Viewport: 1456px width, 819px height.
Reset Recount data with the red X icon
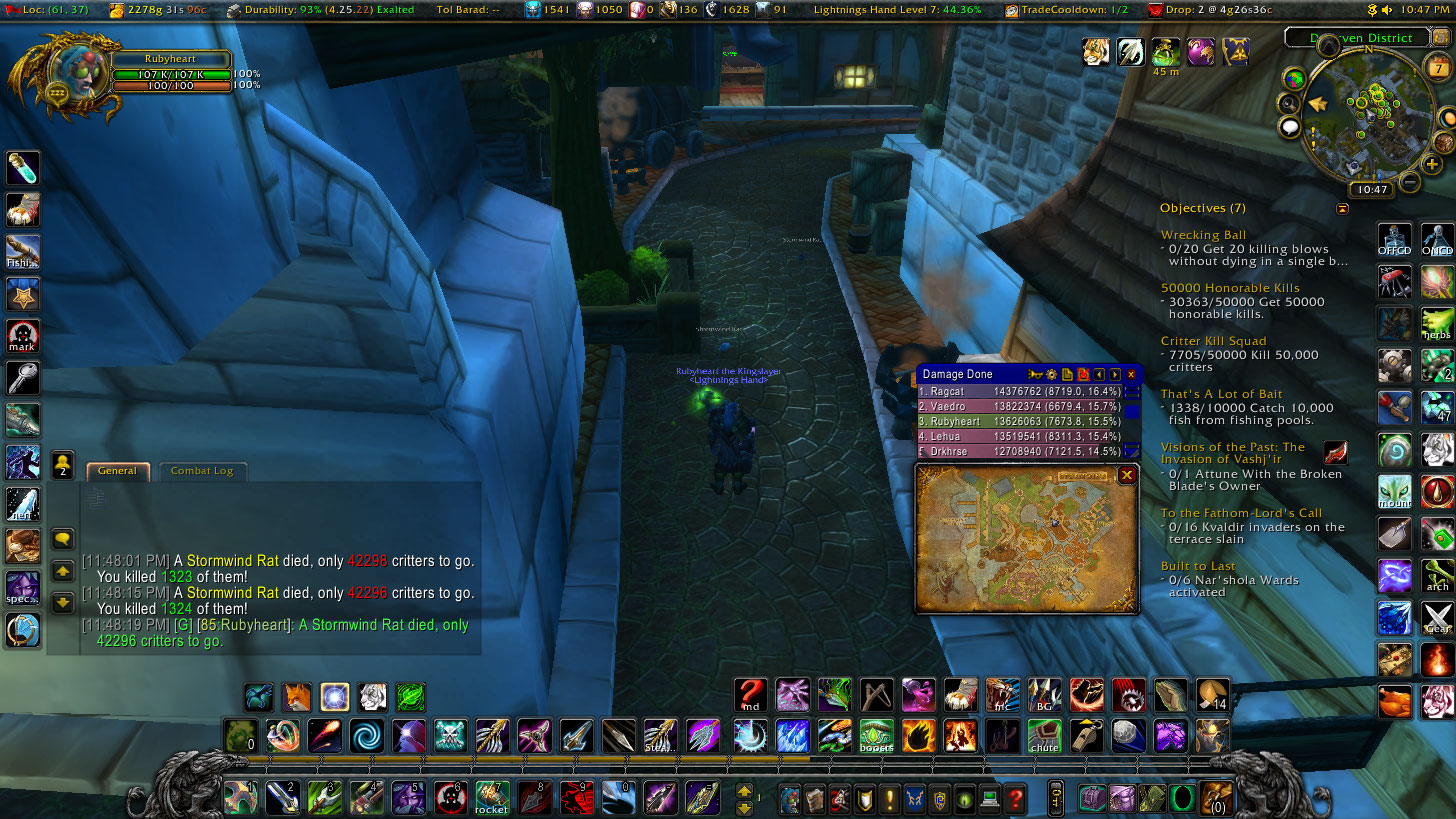[1083, 374]
